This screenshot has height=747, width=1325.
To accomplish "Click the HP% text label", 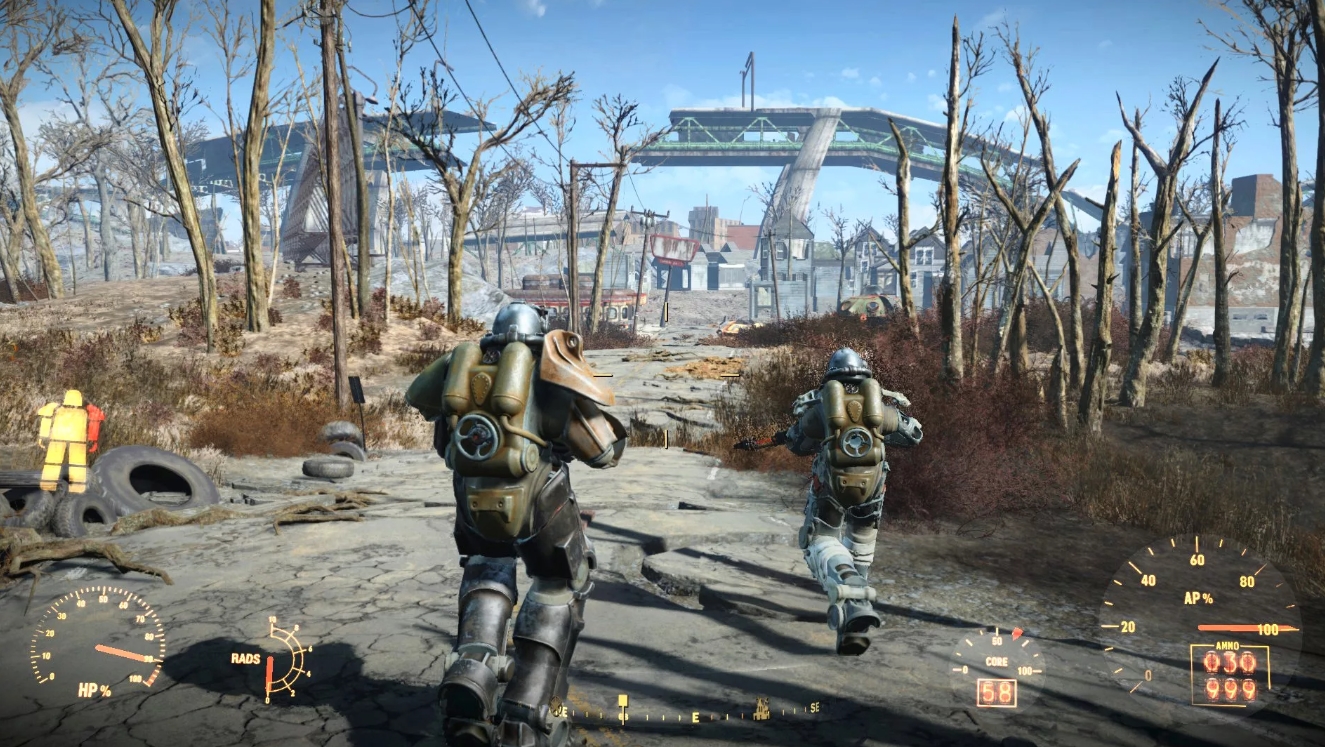I will (x=94, y=690).
